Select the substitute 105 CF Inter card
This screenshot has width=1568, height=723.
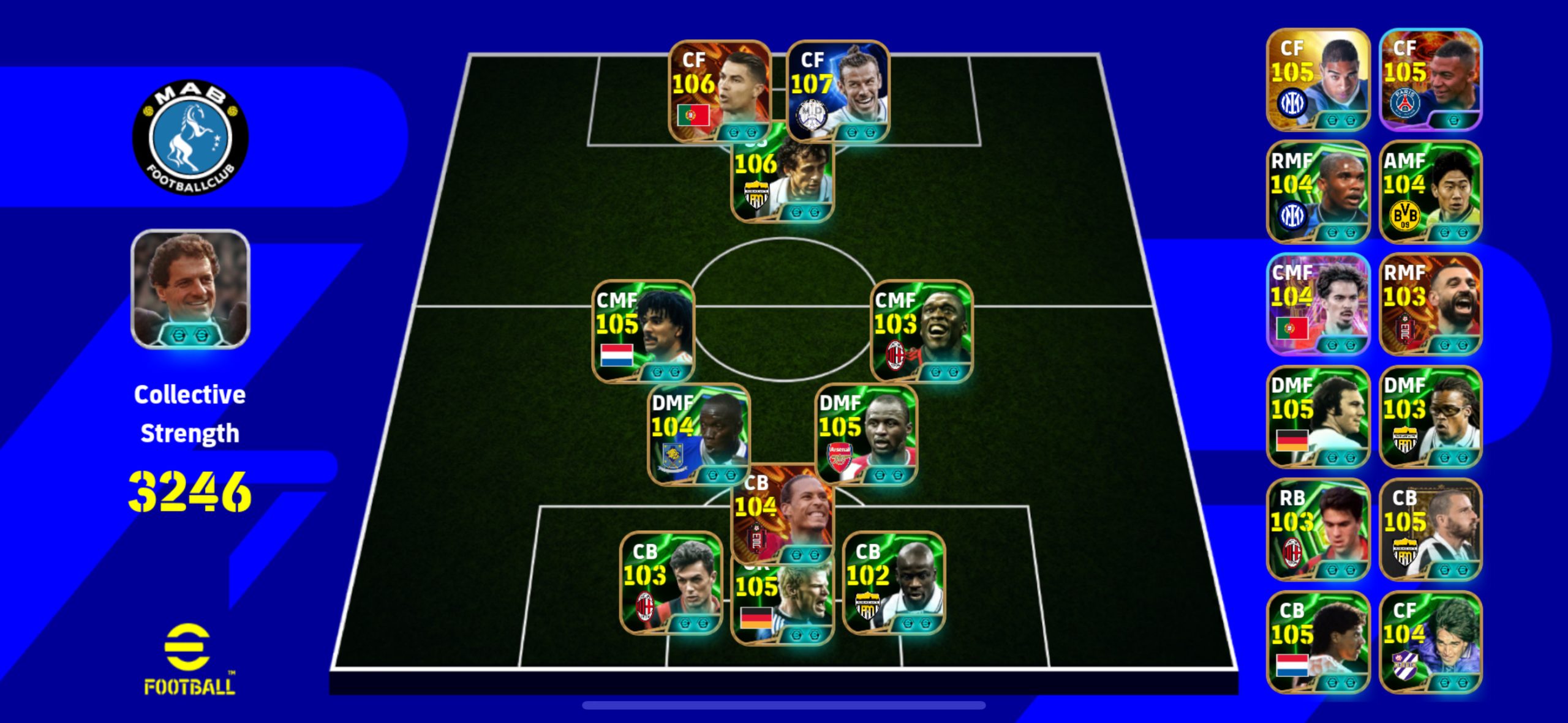1317,79
